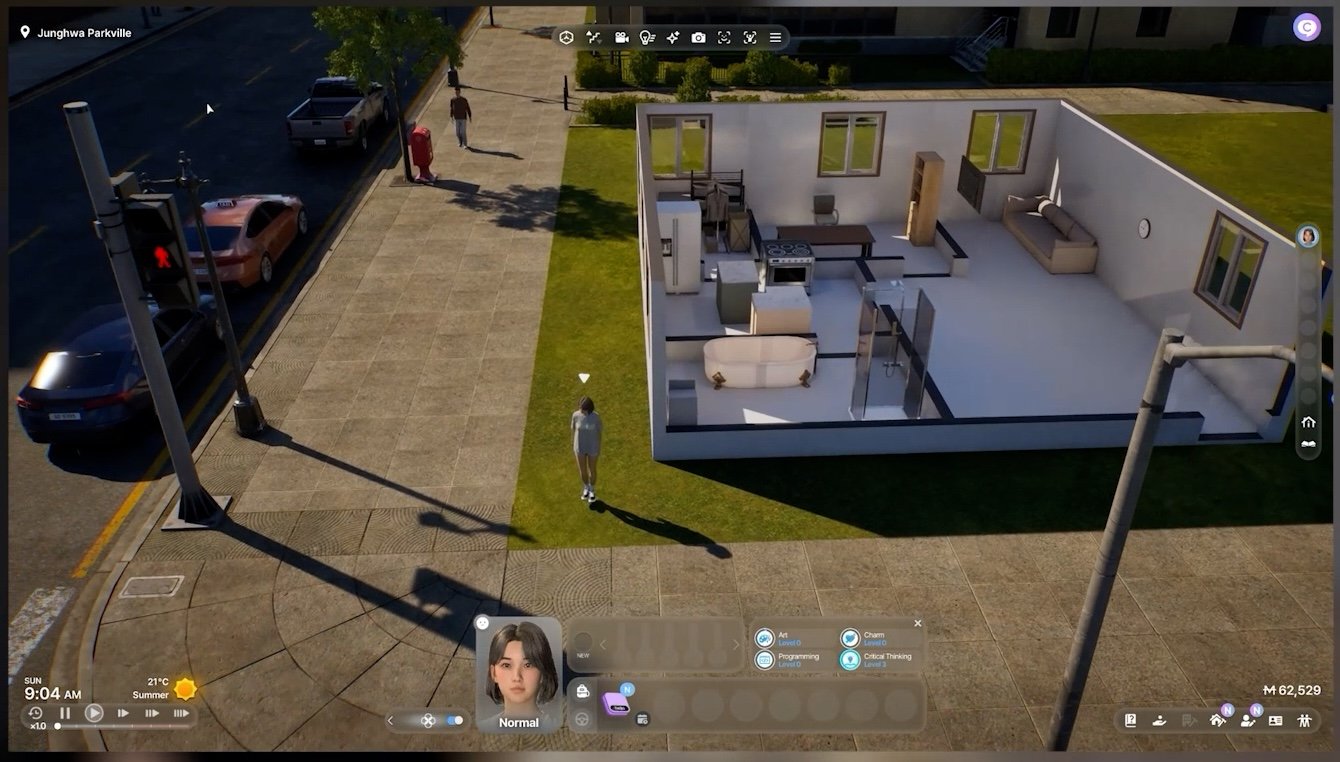Open the hamburger menu in top toolbar
1340x762 pixels.
(x=775, y=38)
